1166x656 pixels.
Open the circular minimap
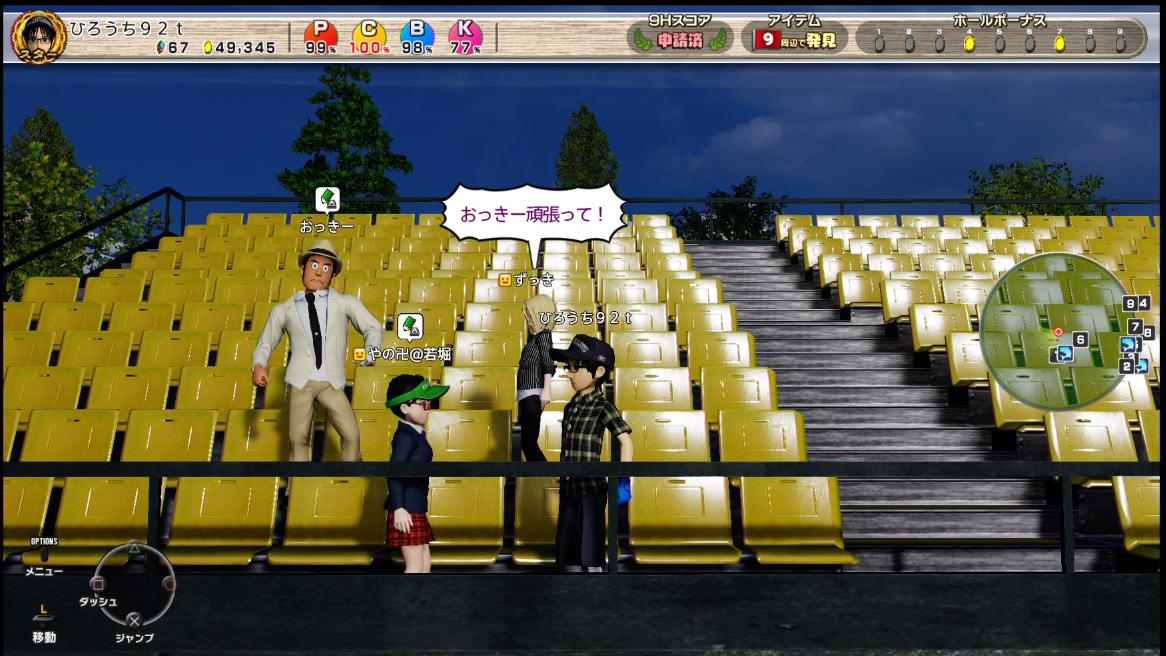point(1058,331)
